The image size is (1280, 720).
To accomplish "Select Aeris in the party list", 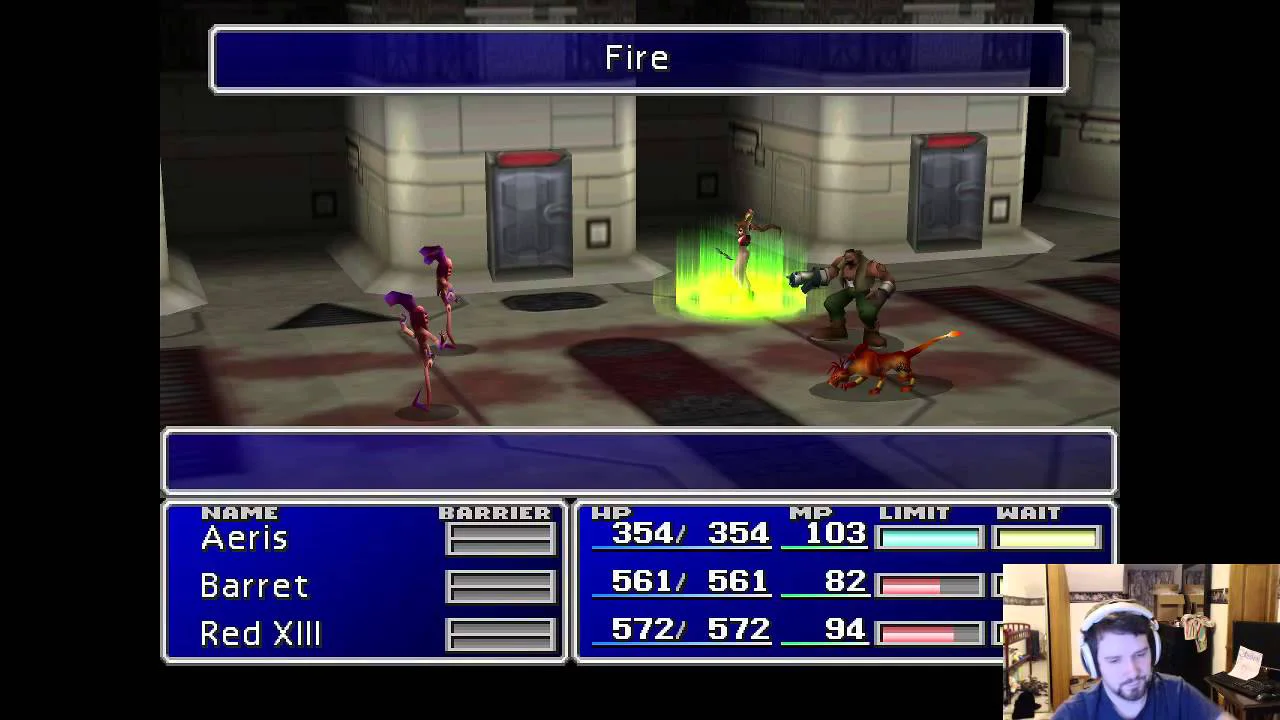I will (245, 539).
